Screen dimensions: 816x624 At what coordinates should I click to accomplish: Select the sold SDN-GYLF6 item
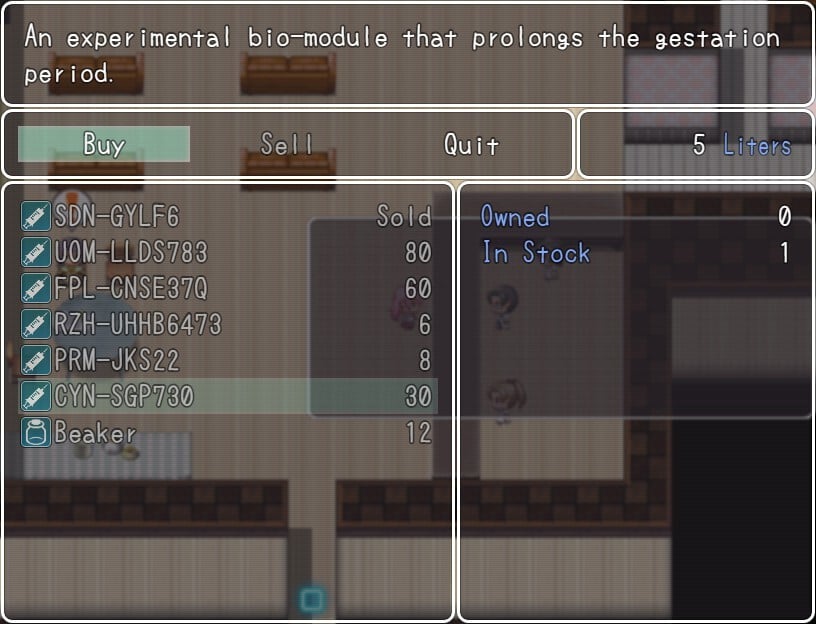pos(226,216)
